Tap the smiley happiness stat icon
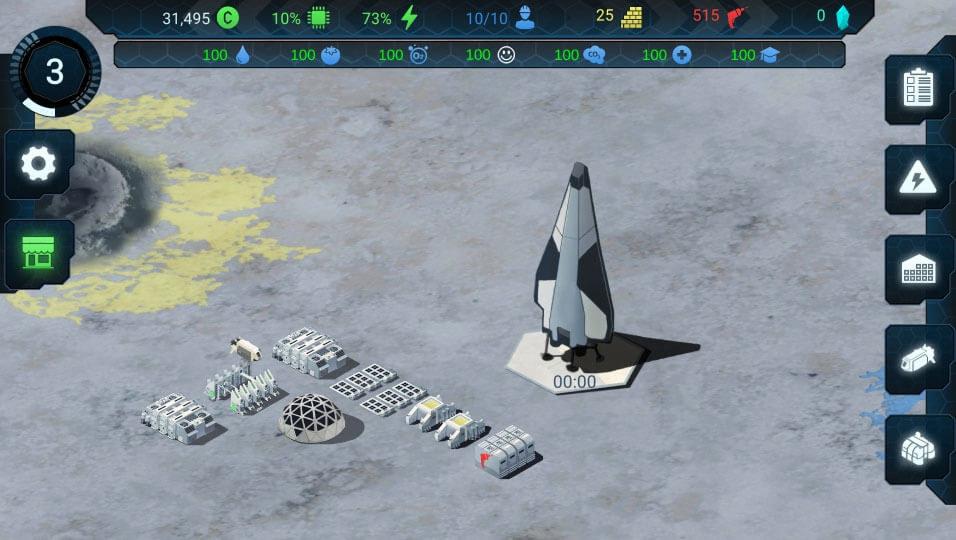Image resolution: width=956 pixels, height=540 pixels. [x=506, y=55]
